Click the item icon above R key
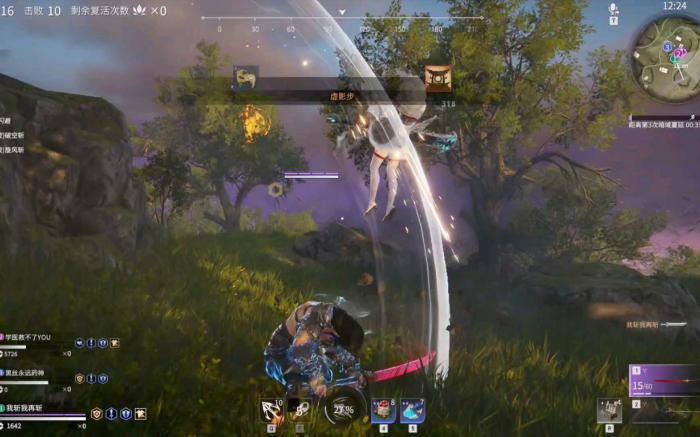 tap(609, 409)
